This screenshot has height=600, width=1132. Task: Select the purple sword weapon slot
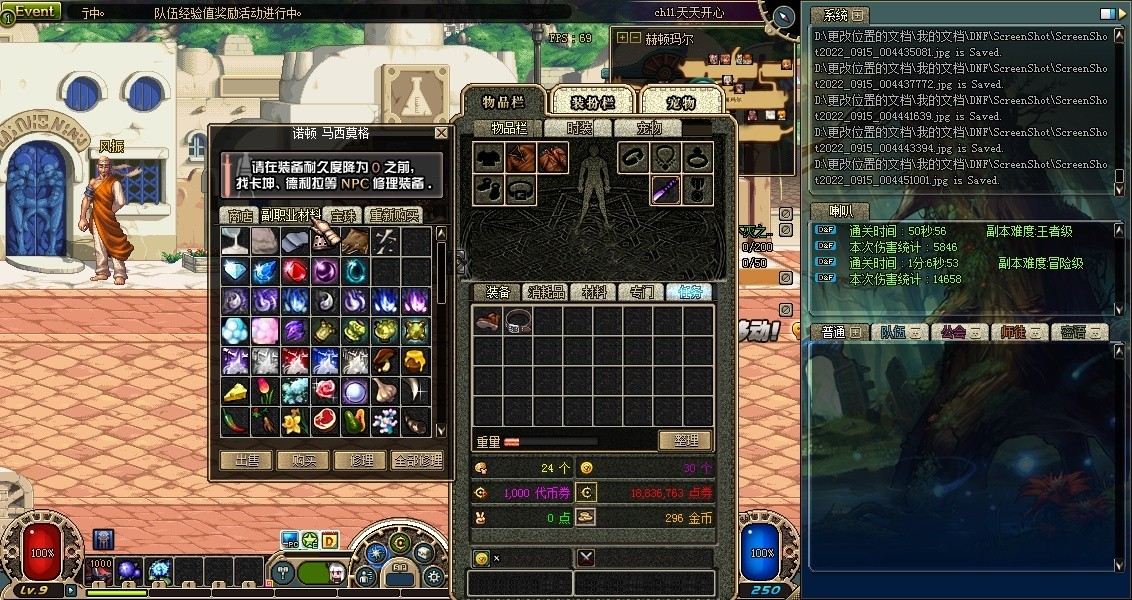tap(666, 189)
